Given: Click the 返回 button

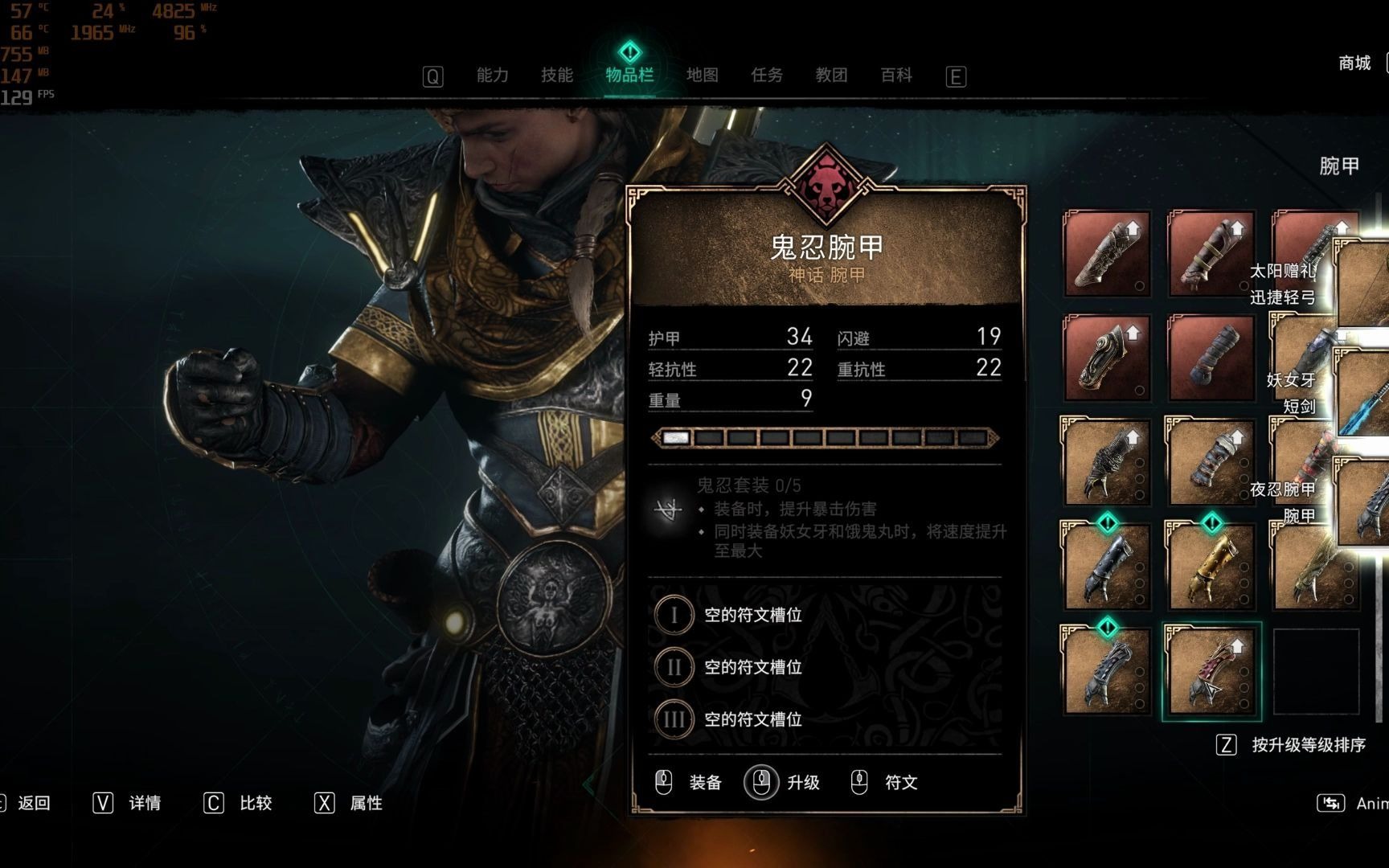Looking at the screenshot, I should (x=32, y=803).
